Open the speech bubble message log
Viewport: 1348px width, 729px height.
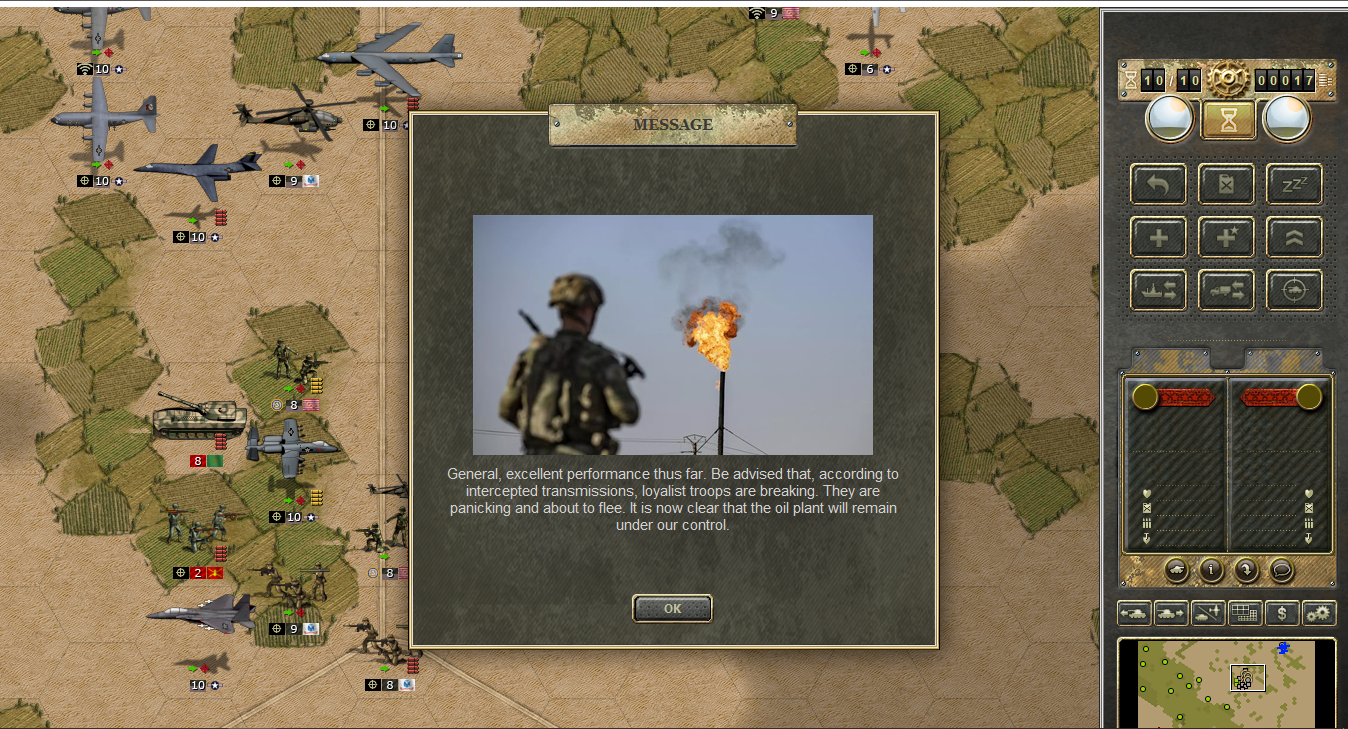pos(1281,570)
